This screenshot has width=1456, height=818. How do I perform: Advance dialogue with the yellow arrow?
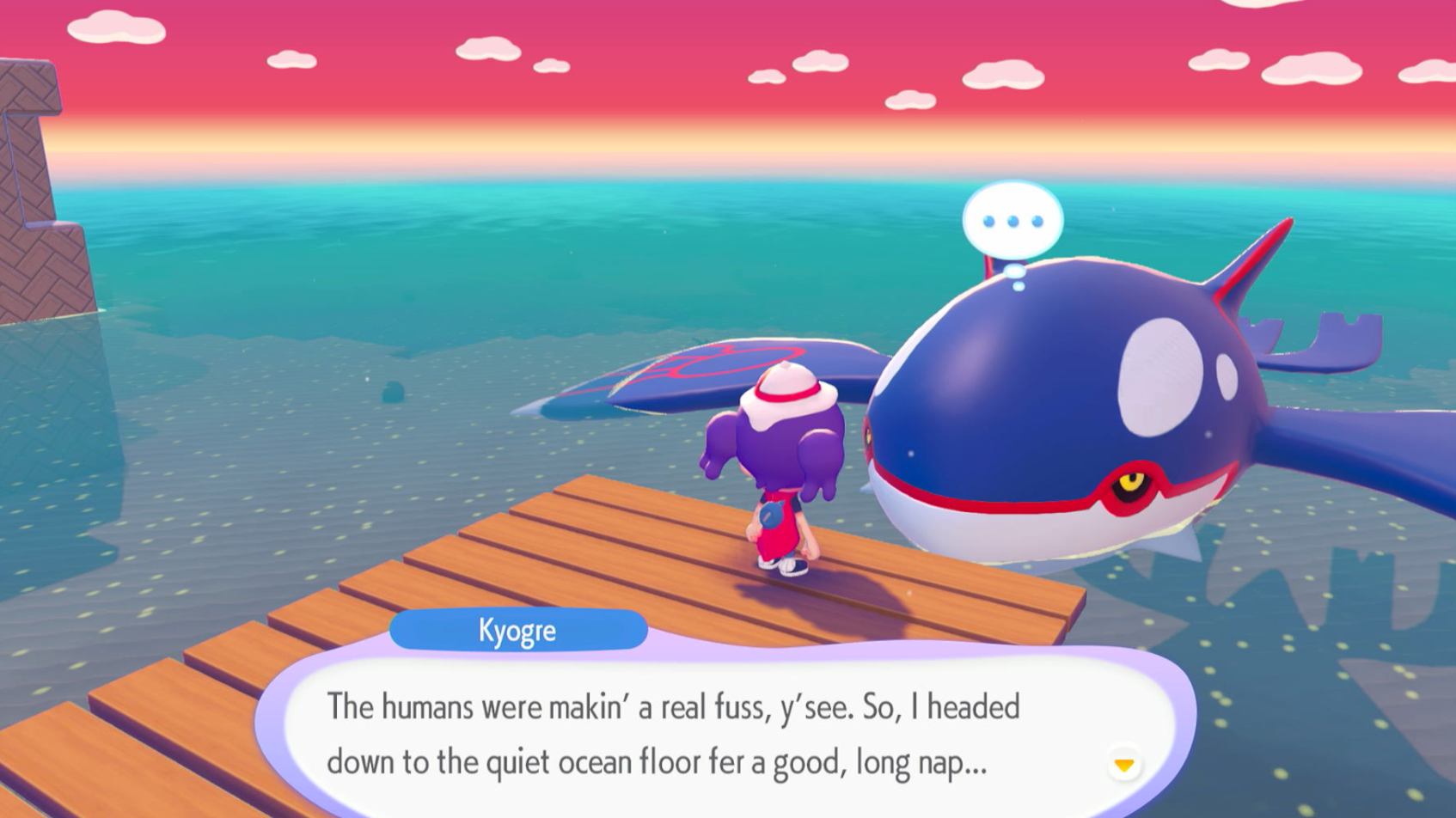point(1123,764)
